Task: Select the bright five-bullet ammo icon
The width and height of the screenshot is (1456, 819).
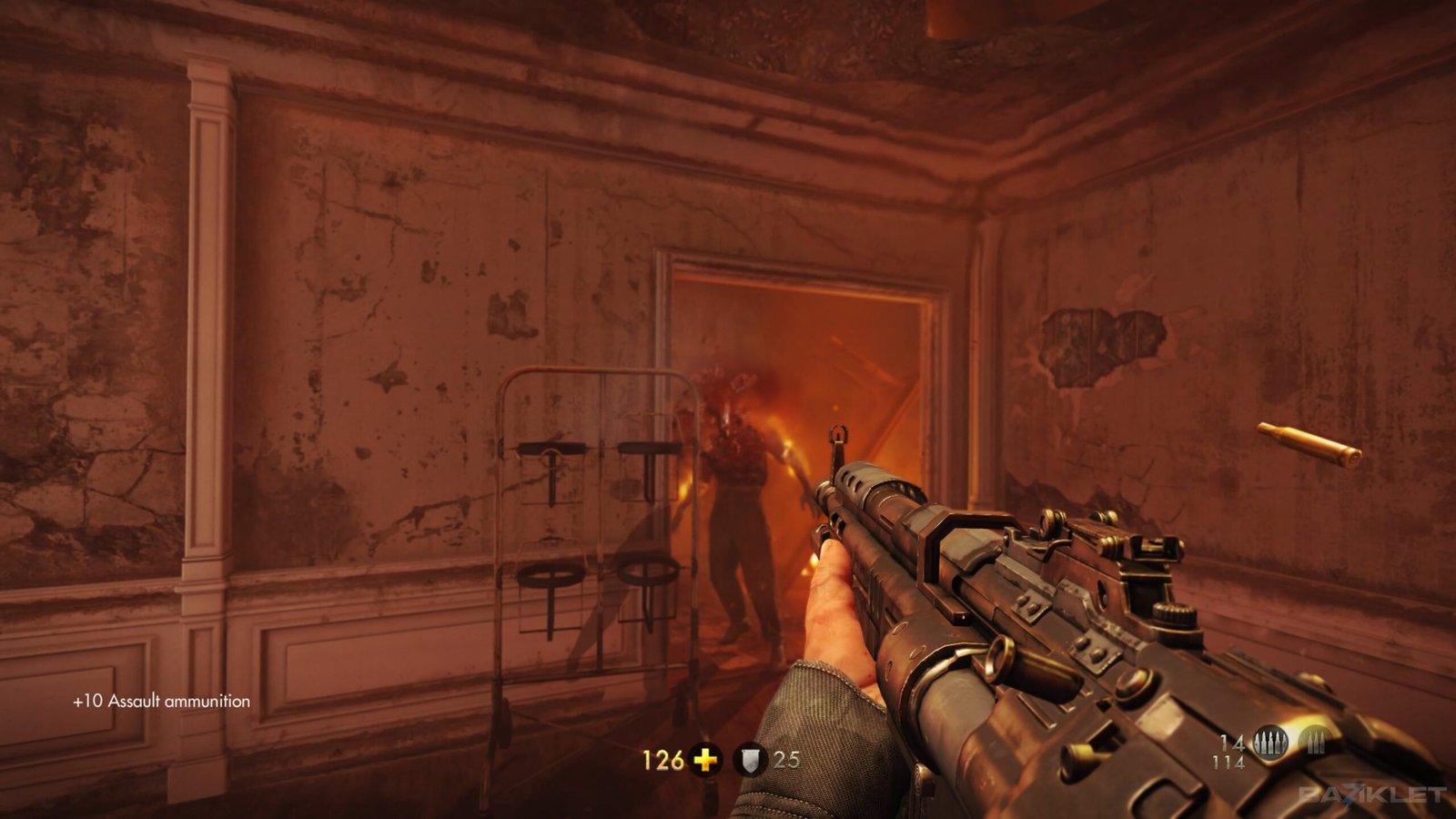Action: coord(1270,743)
